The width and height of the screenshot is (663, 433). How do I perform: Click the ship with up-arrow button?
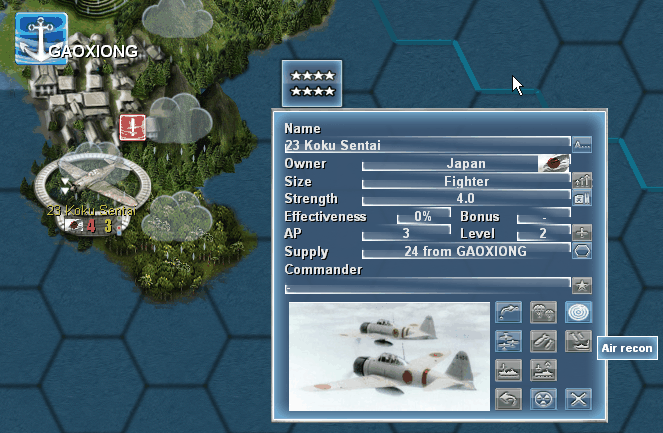tap(543, 370)
